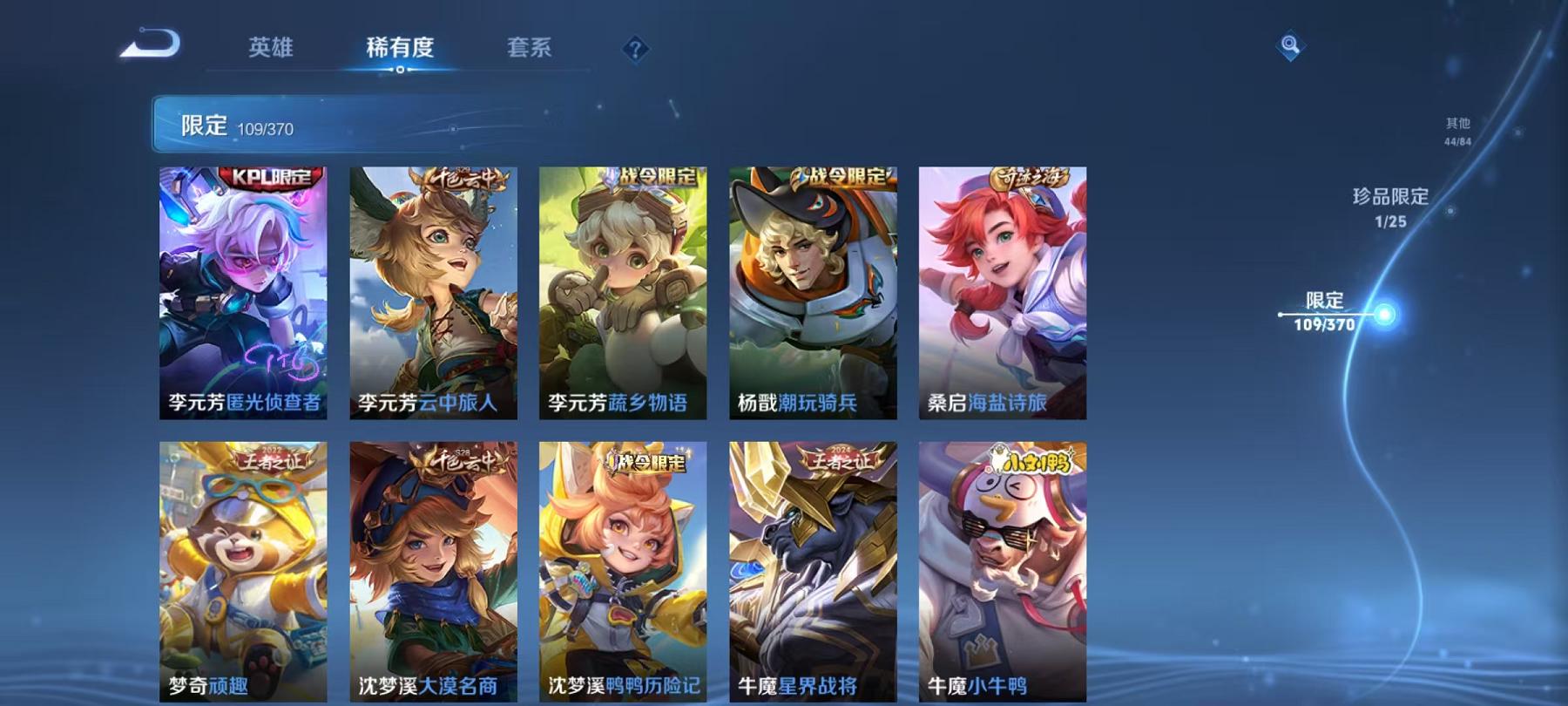Open help via the question mark diamond icon
This screenshot has width=1568, height=706.
[635, 50]
